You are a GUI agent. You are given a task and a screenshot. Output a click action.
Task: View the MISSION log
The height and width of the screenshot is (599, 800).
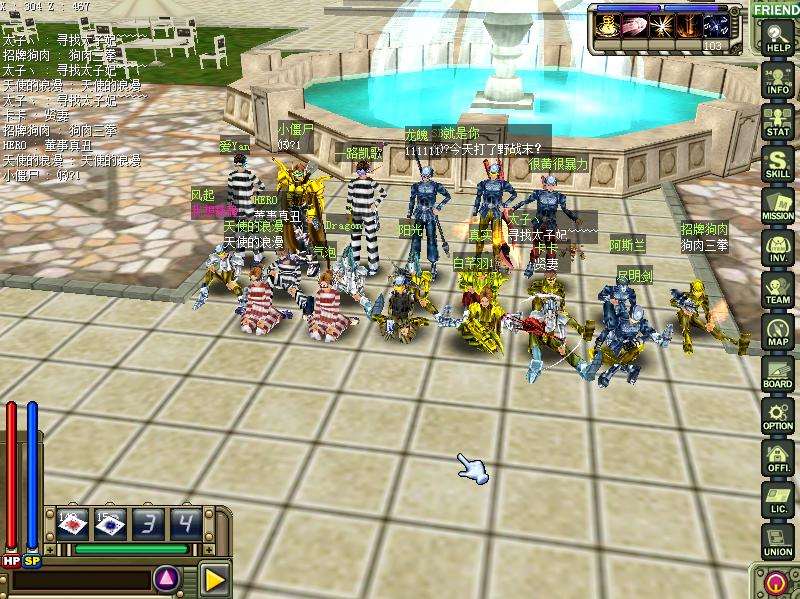pyautogui.click(x=777, y=205)
